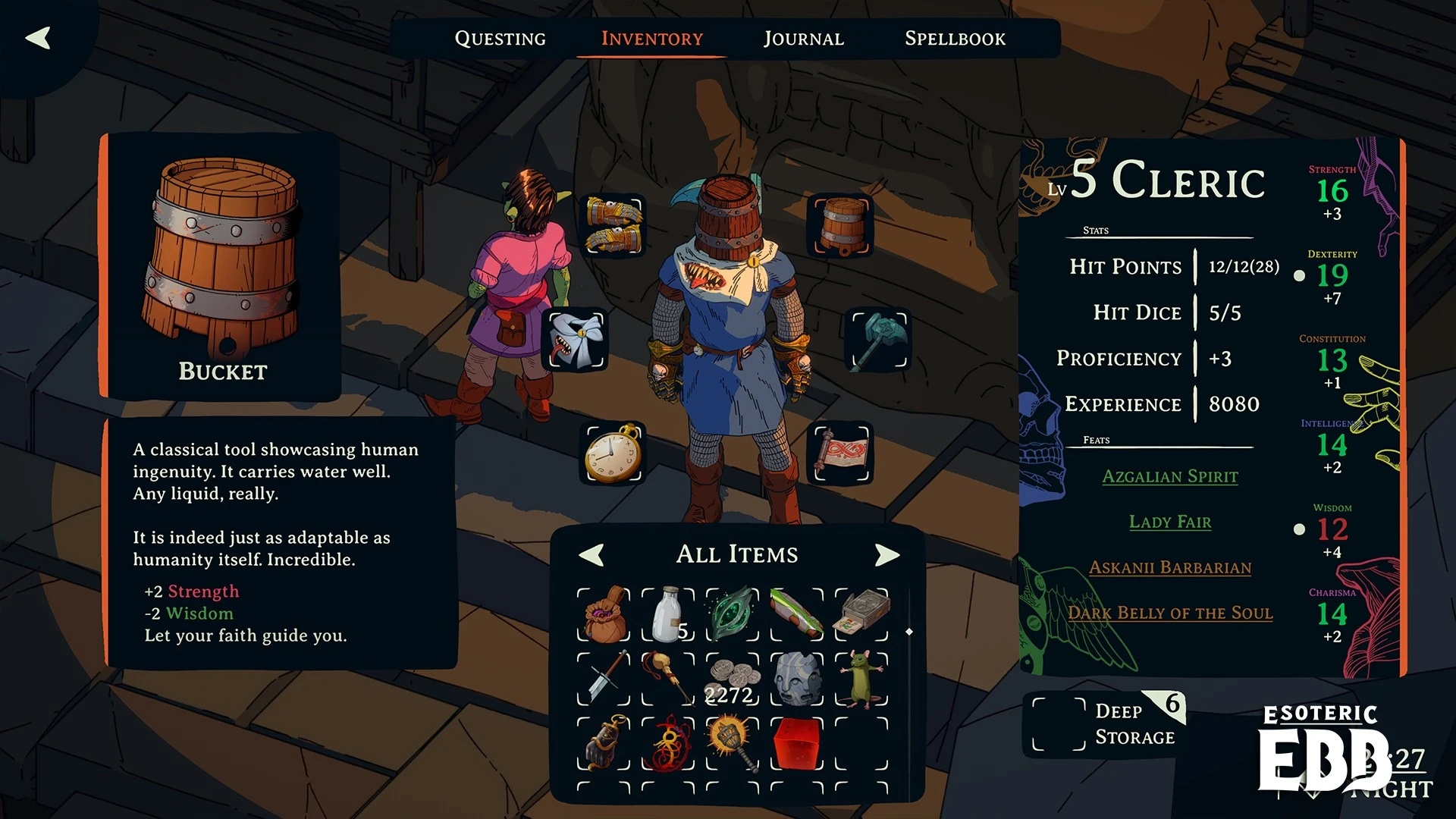Screen dimensions: 1456x819
Task: View the Dark Belly of the Soul feat
Action: [1169, 613]
